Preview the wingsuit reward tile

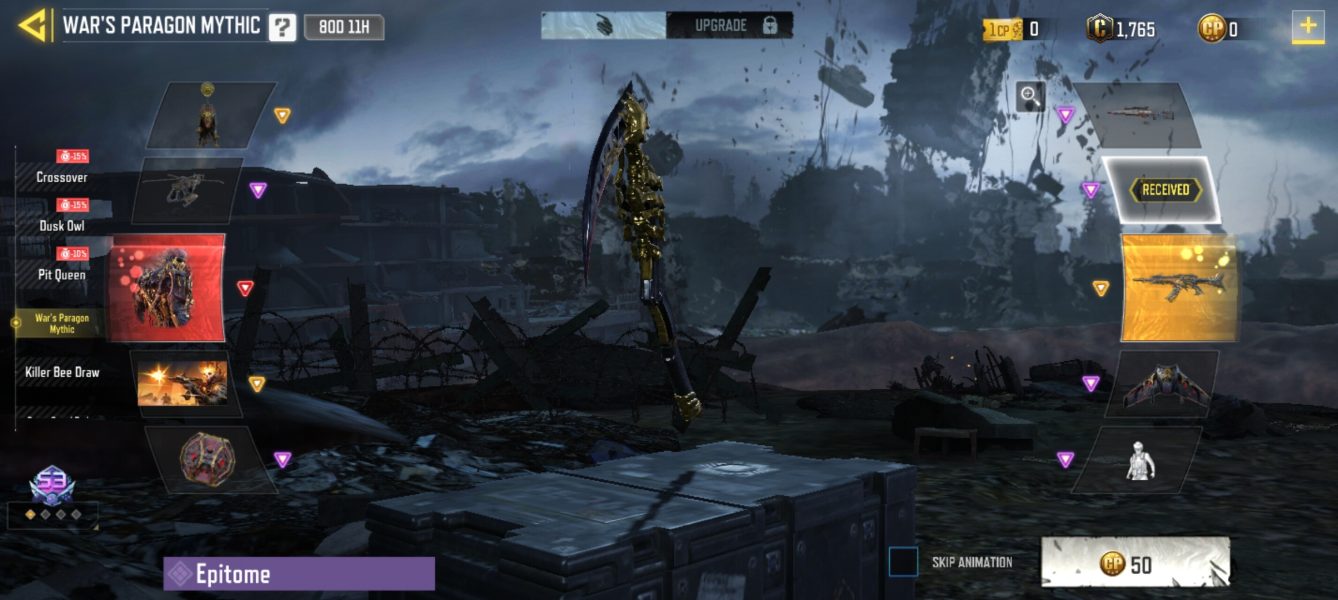1165,385
